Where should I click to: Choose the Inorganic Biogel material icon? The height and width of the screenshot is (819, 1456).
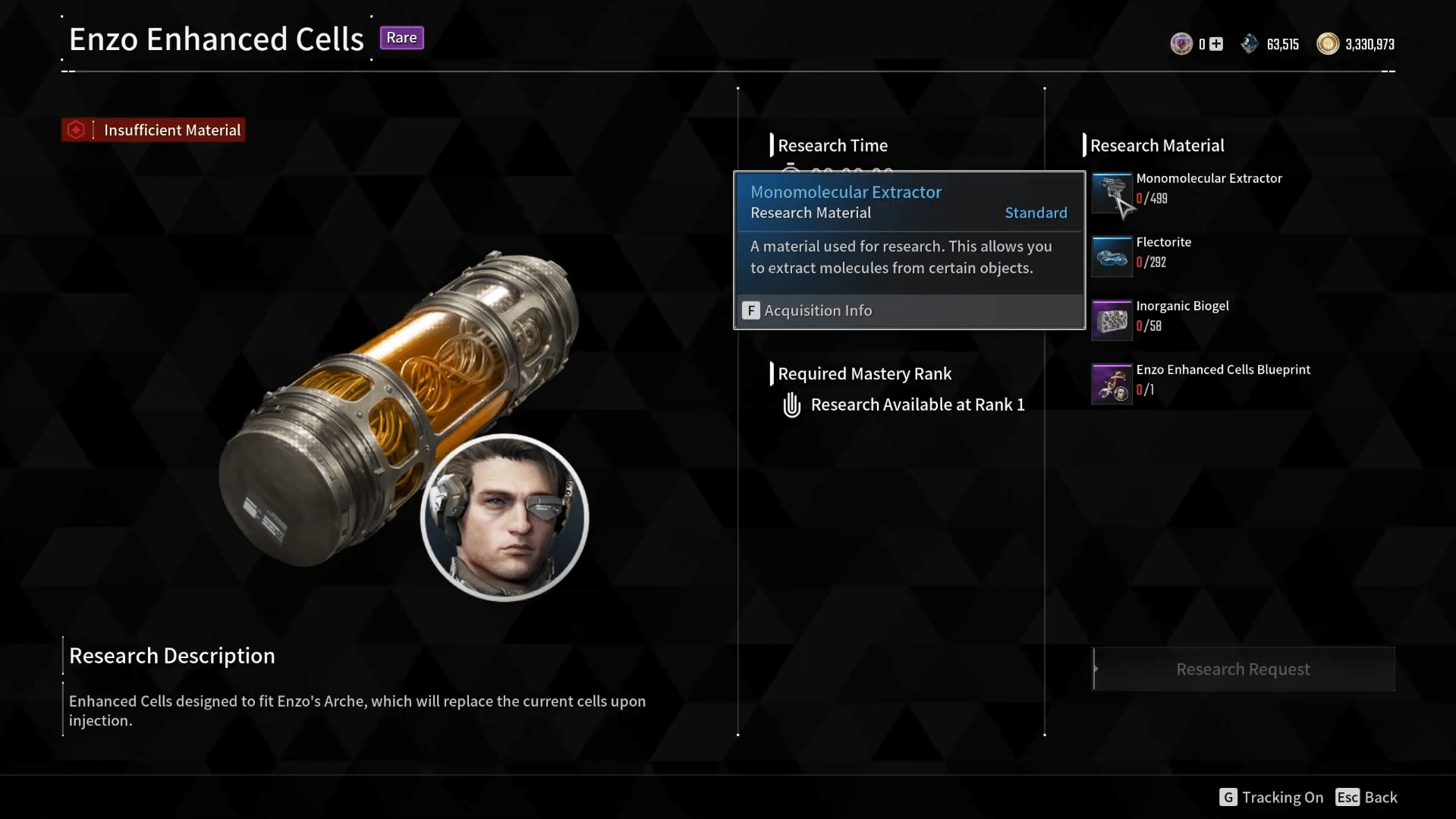tap(1111, 320)
